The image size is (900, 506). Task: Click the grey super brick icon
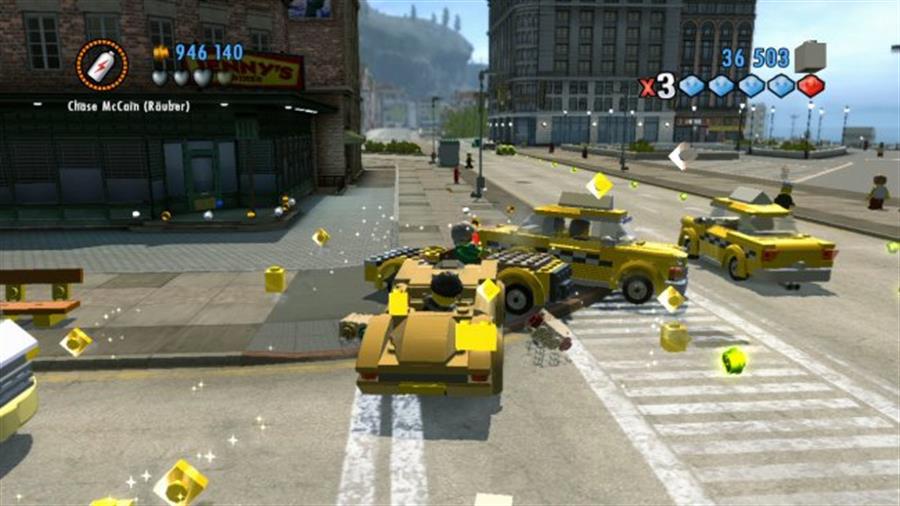pos(809,56)
